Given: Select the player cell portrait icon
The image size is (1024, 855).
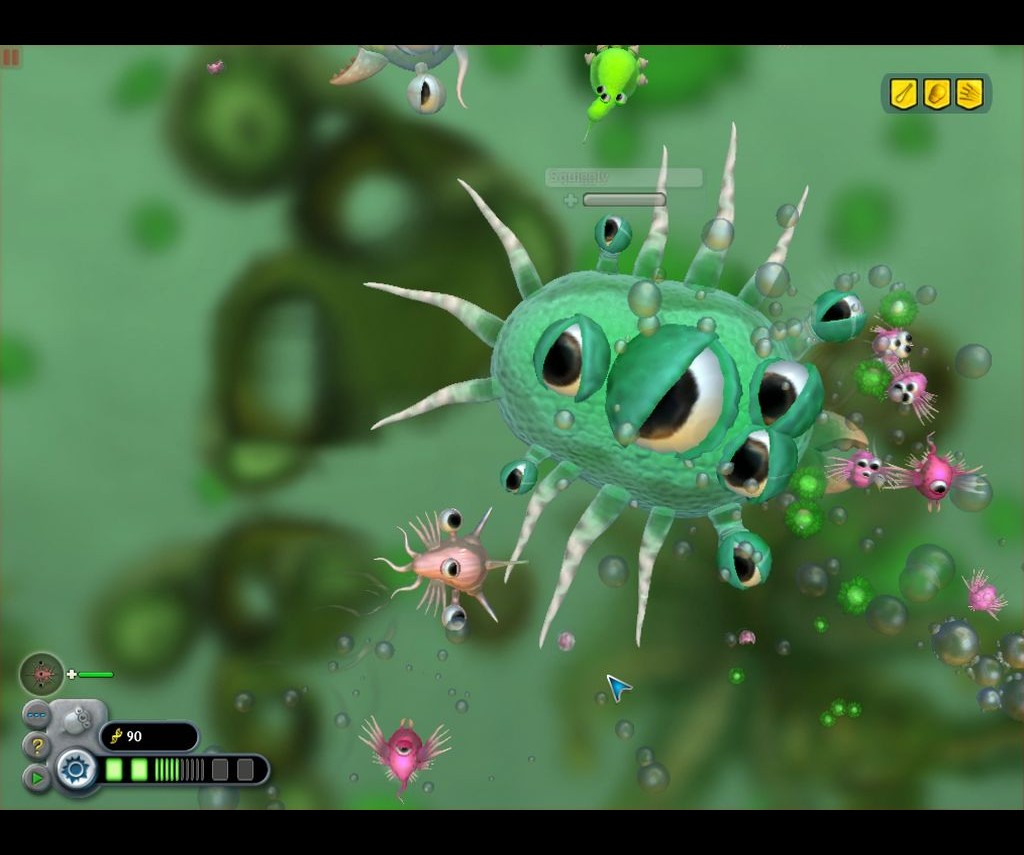Looking at the screenshot, I should click(x=42, y=674).
